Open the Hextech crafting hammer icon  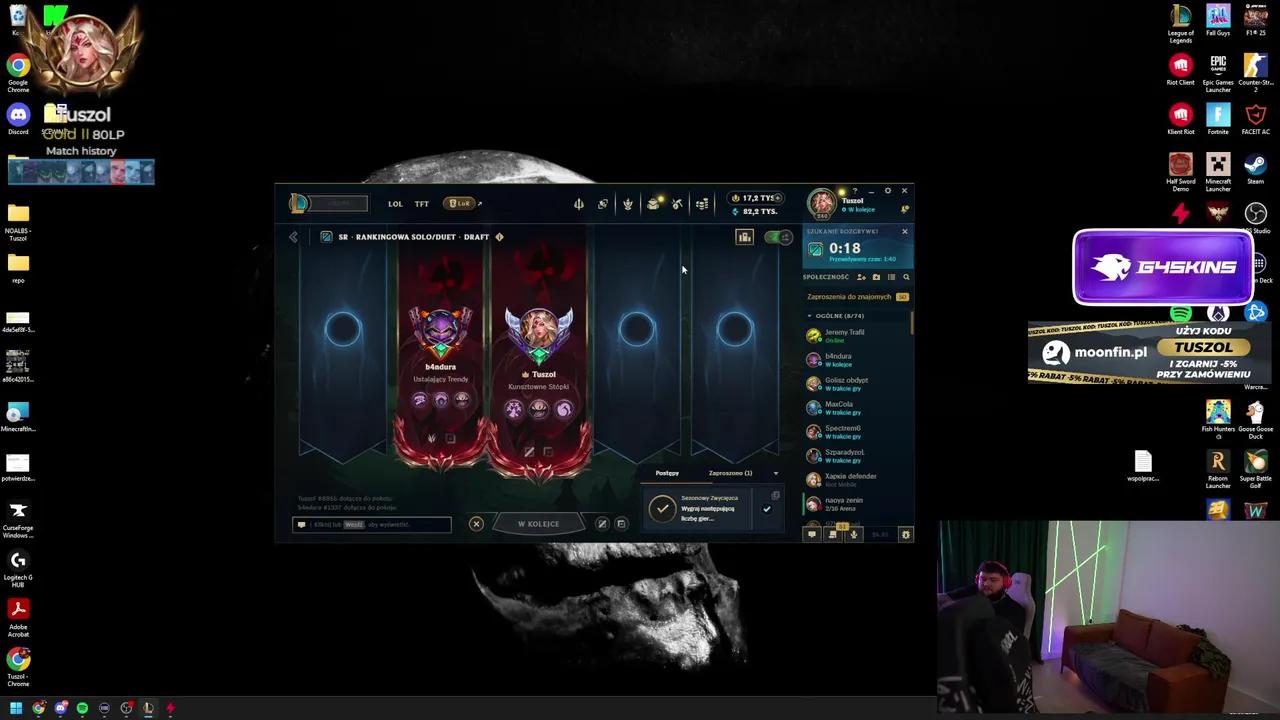(678, 204)
